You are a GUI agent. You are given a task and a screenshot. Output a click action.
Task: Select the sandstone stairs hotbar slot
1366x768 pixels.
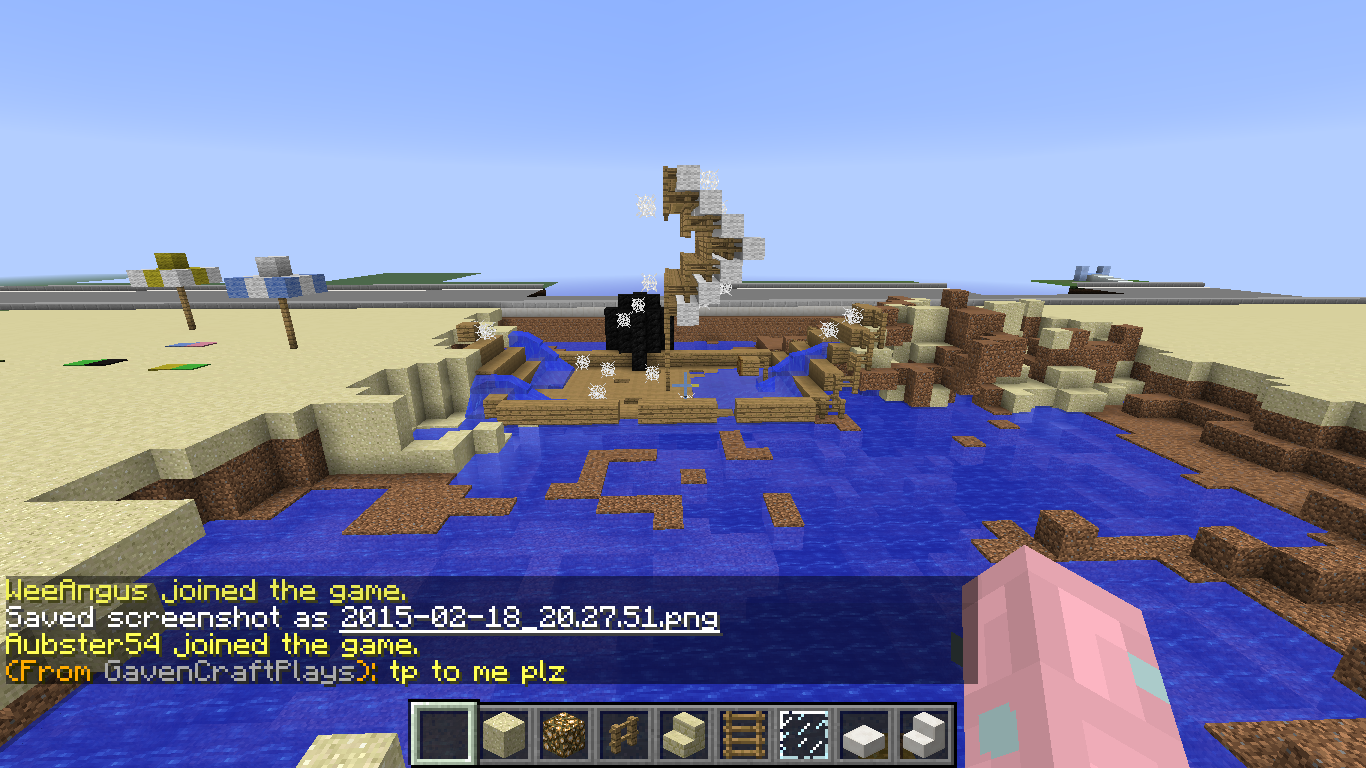click(x=683, y=735)
